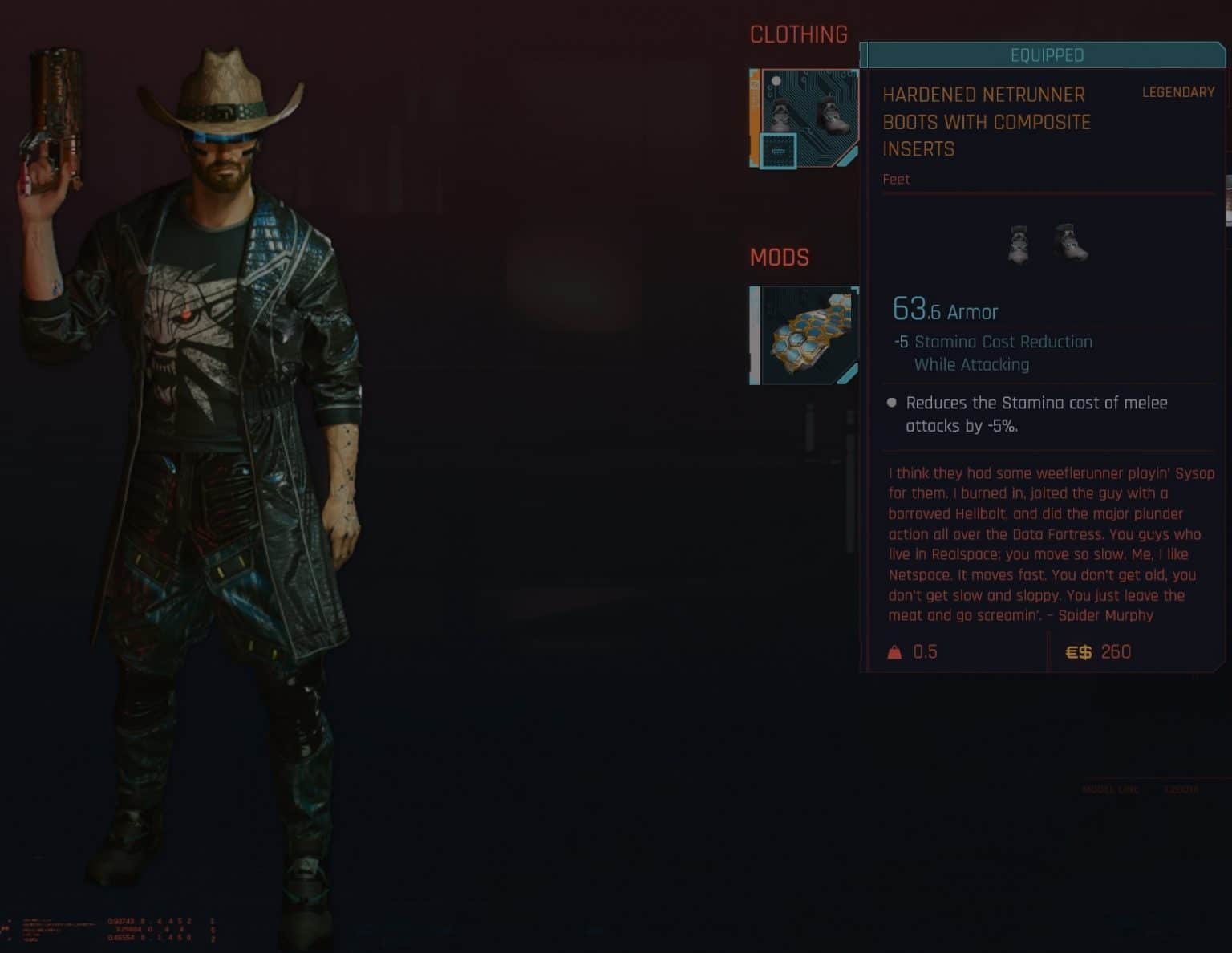
Task: Click the Eurodollar currency icon
Action: pos(1079,652)
